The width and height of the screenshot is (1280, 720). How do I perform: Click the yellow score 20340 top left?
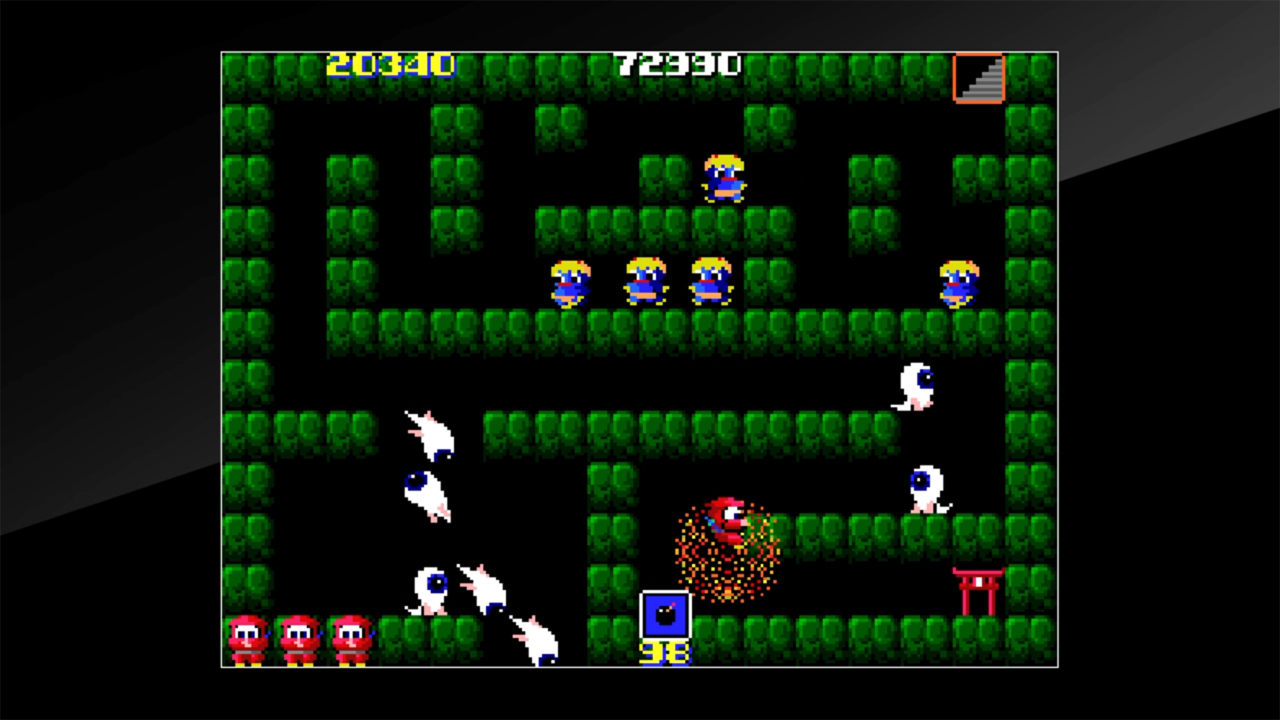pos(390,65)
